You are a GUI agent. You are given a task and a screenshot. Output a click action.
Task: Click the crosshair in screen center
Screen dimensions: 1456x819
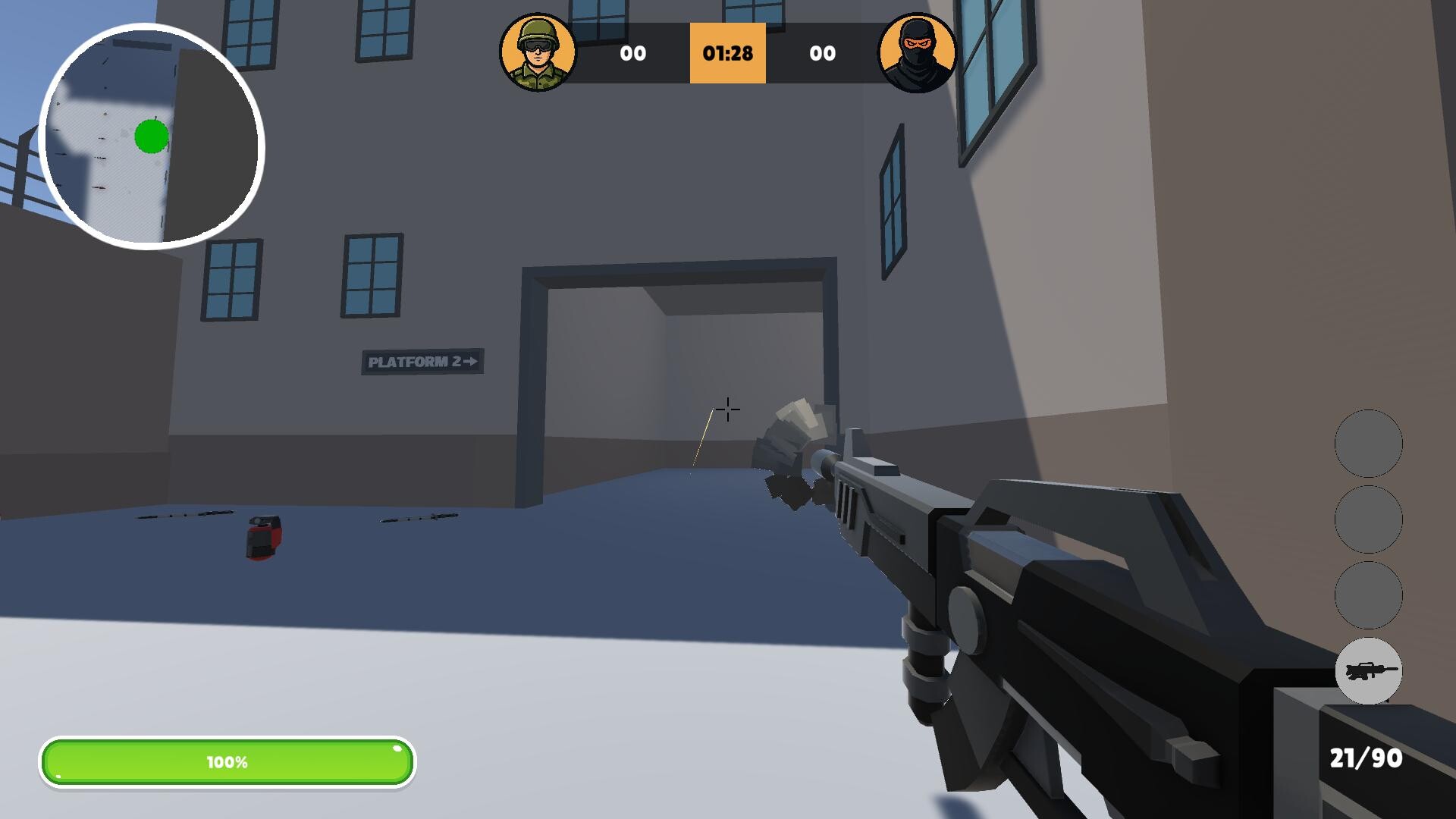(x=726, y=409)
